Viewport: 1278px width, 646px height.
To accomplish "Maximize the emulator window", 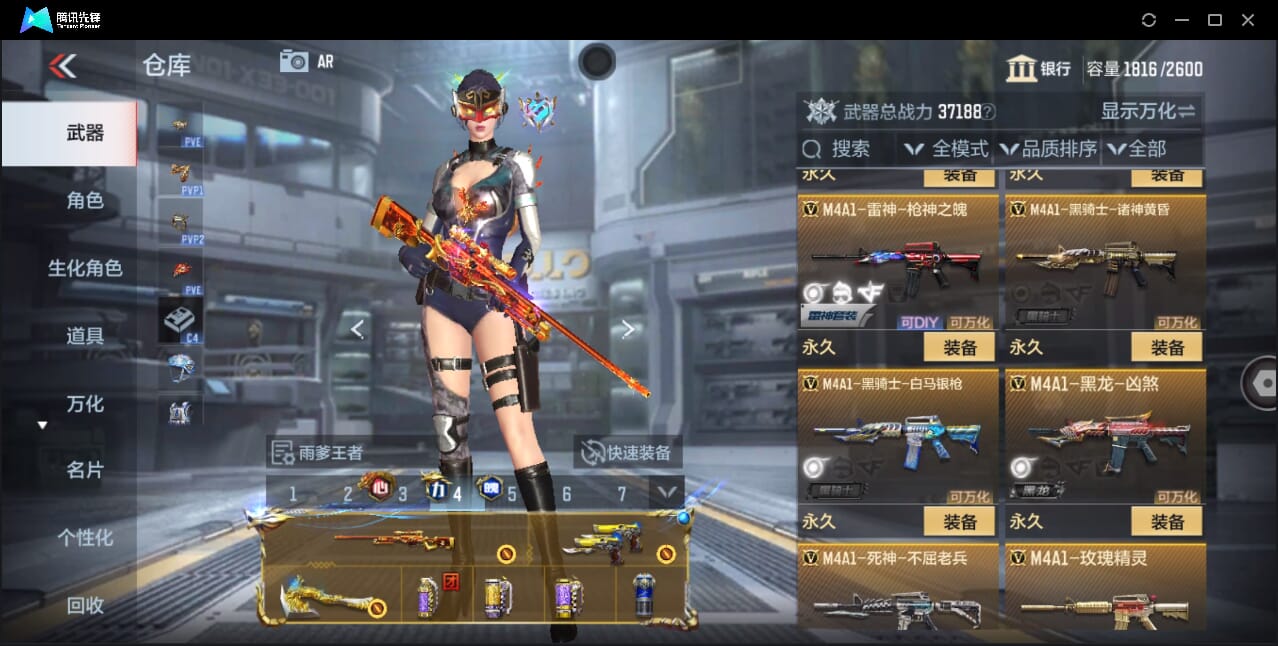I will [x=1215, y=20].
